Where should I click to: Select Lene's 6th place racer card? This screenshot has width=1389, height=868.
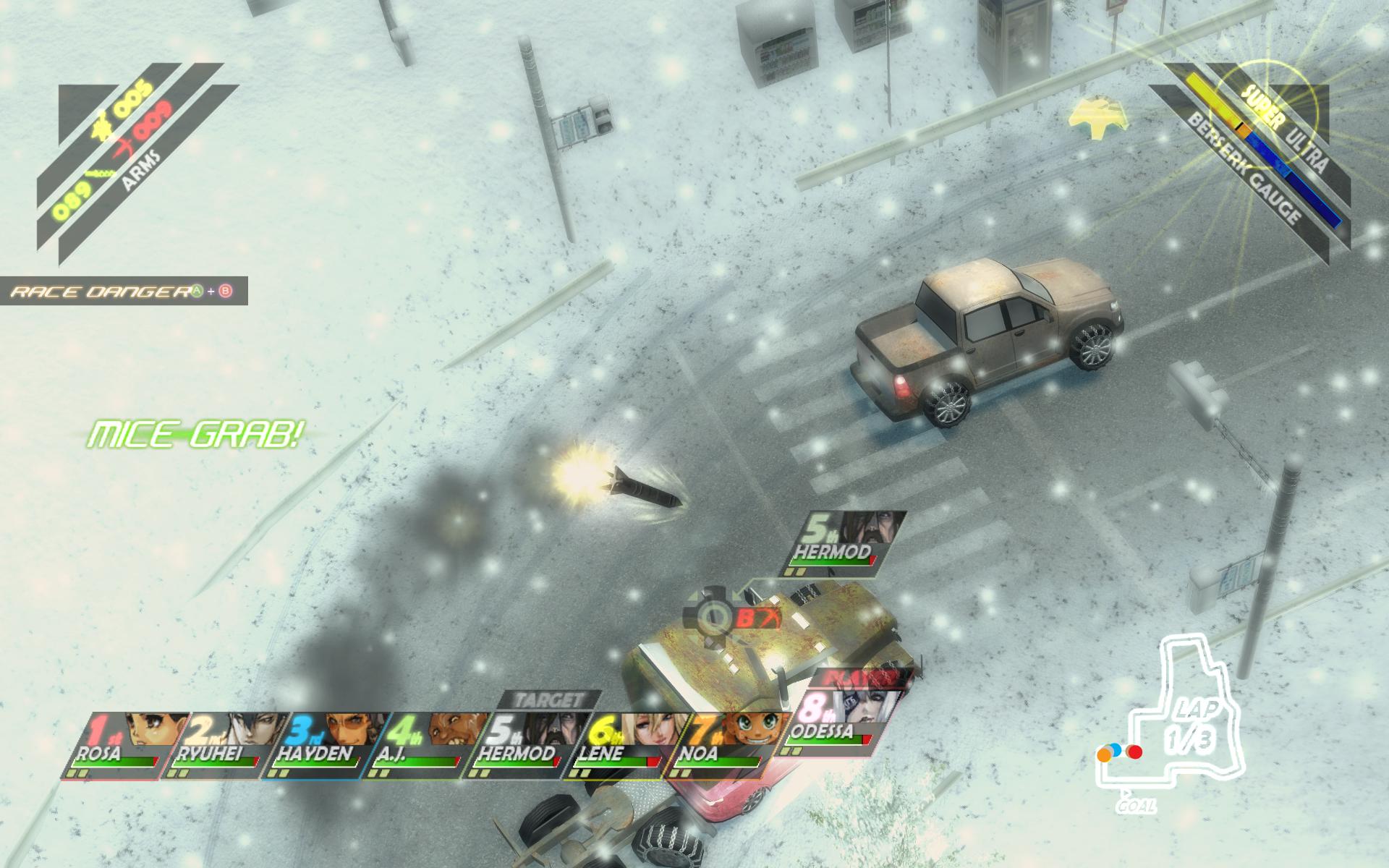(619, 745)
